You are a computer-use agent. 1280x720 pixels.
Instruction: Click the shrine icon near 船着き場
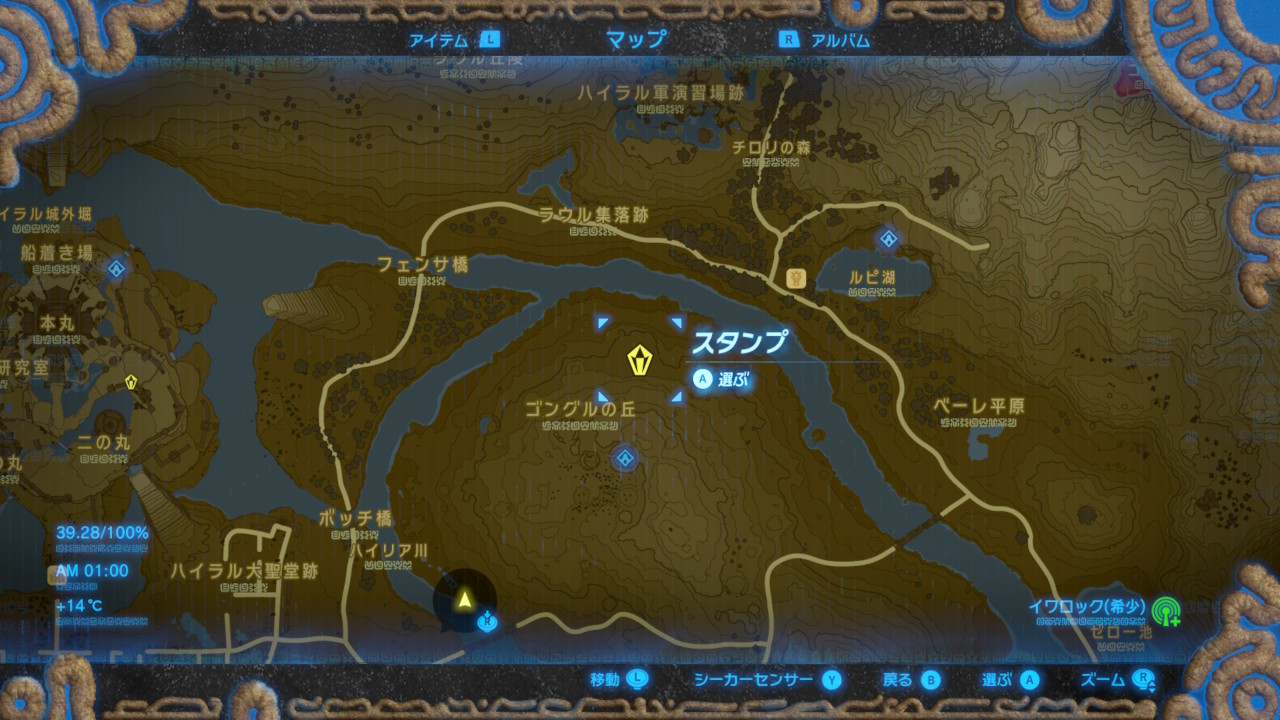coord(119,267)
